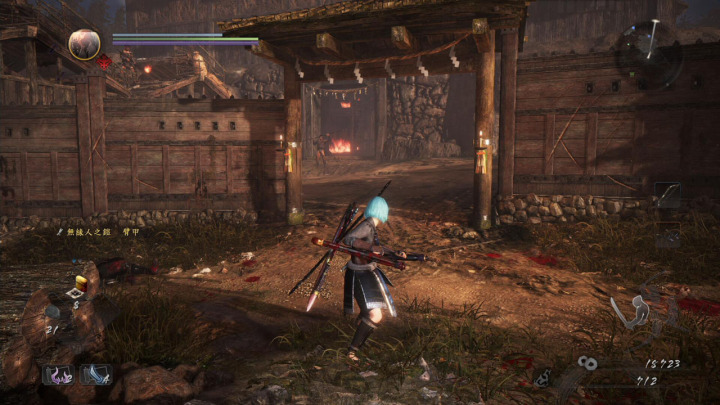Select the ranged weapon slot with the bow
Image resolution: width=720 pixels, height=405 pixels.
[x=667, y=194]
